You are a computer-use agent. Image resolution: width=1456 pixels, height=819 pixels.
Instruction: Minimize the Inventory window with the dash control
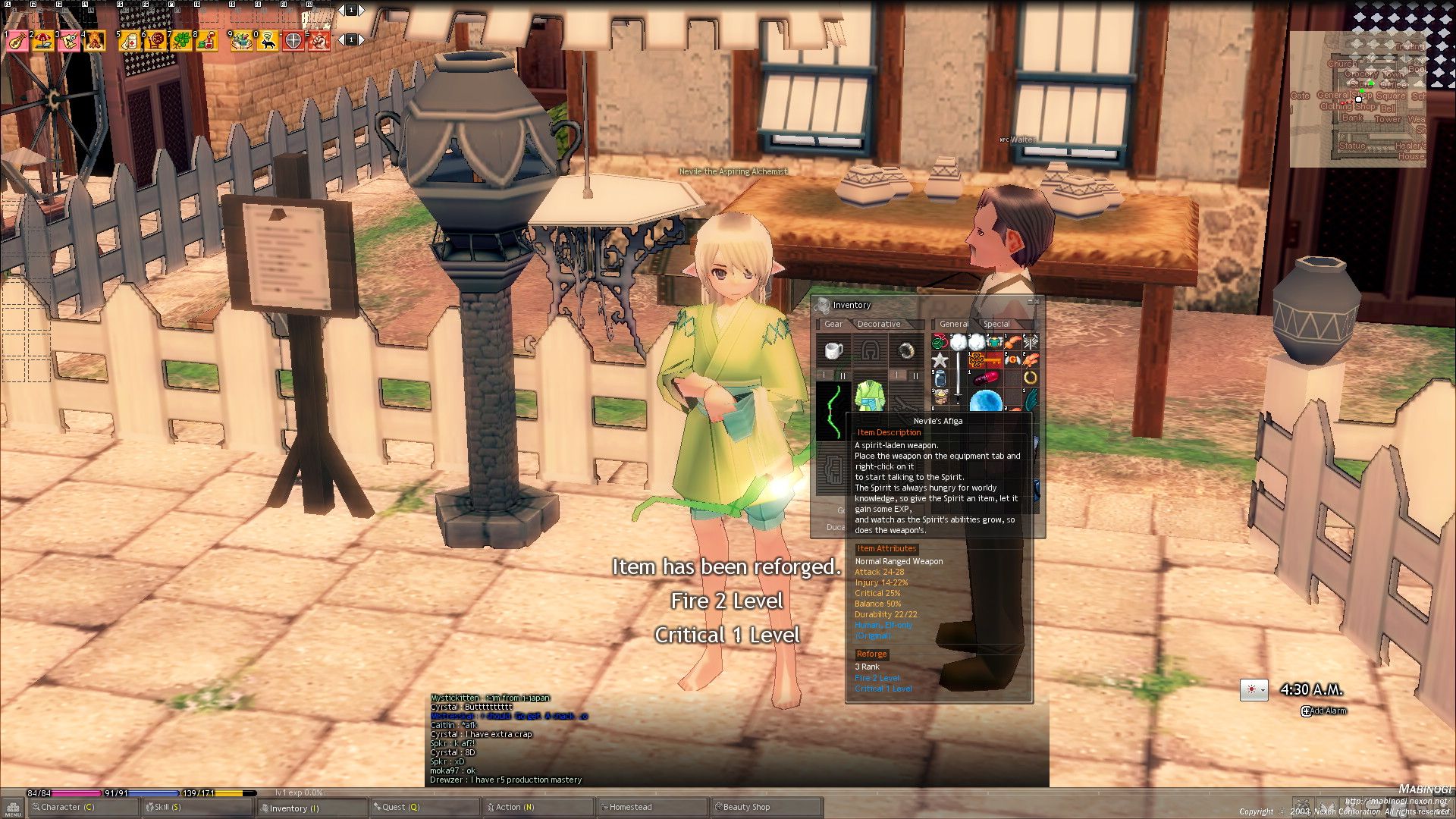pyautogui.click(x=1030, y=301)
